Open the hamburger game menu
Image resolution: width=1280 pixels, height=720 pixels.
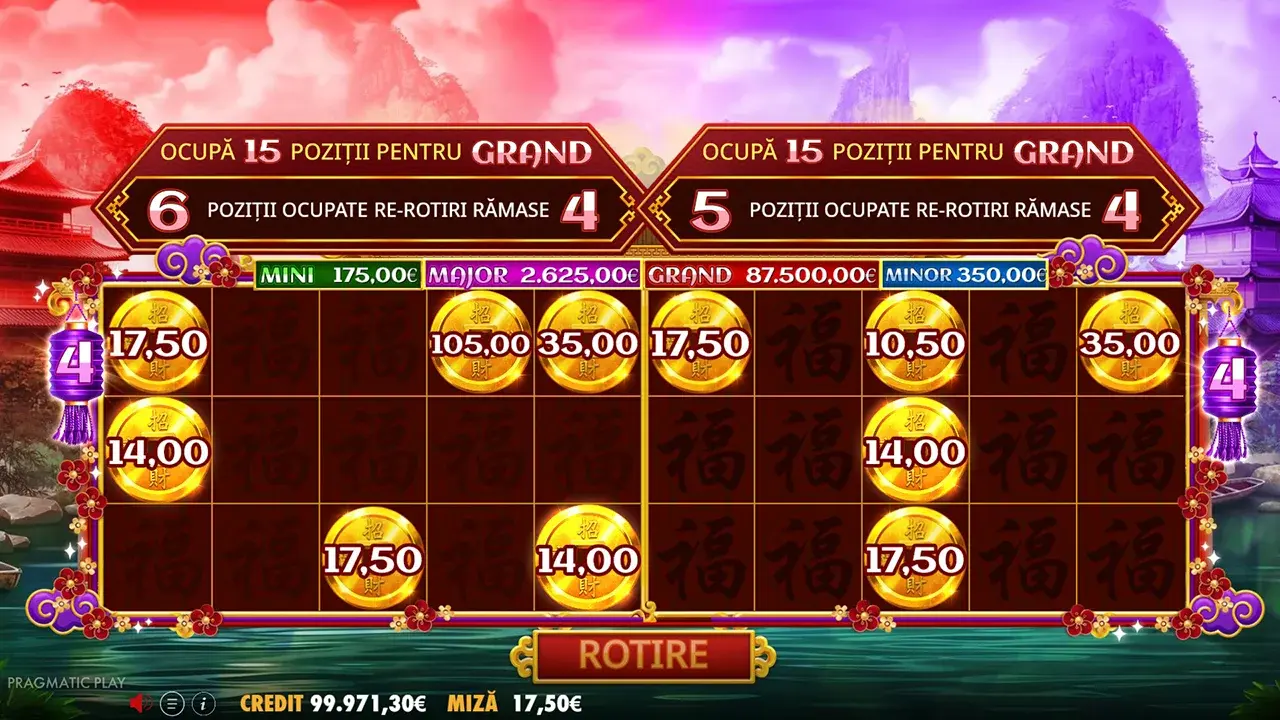pos(172,701)
